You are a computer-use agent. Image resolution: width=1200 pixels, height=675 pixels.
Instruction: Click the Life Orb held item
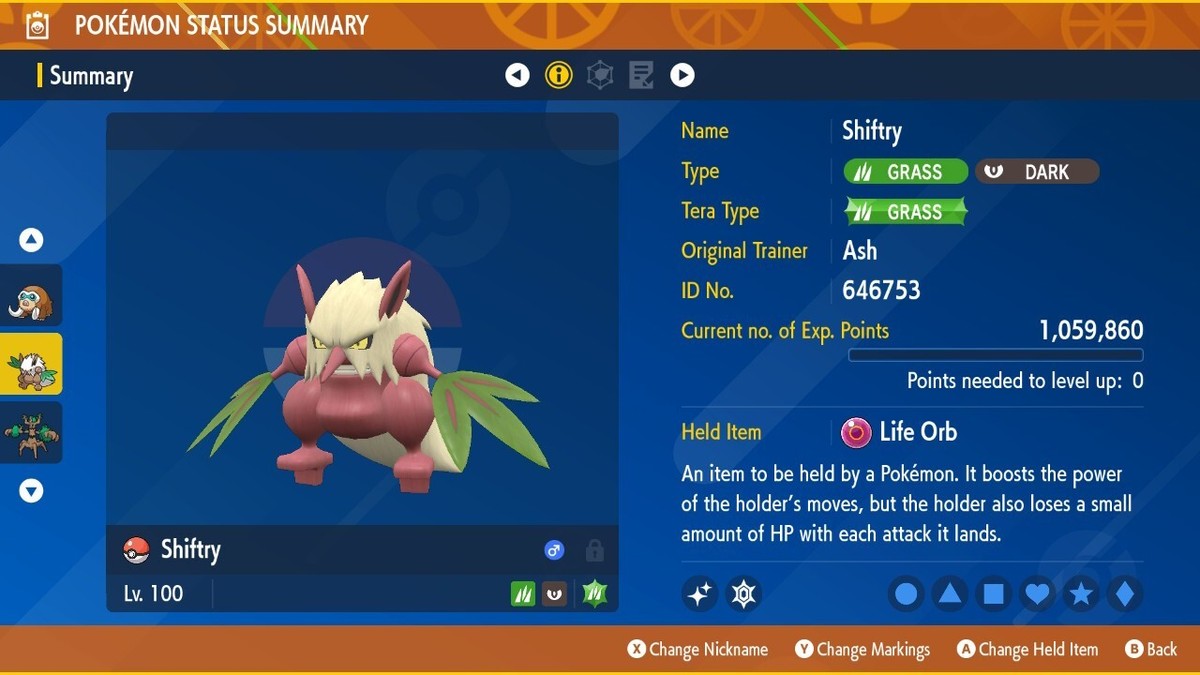click(x=900, y=432)
